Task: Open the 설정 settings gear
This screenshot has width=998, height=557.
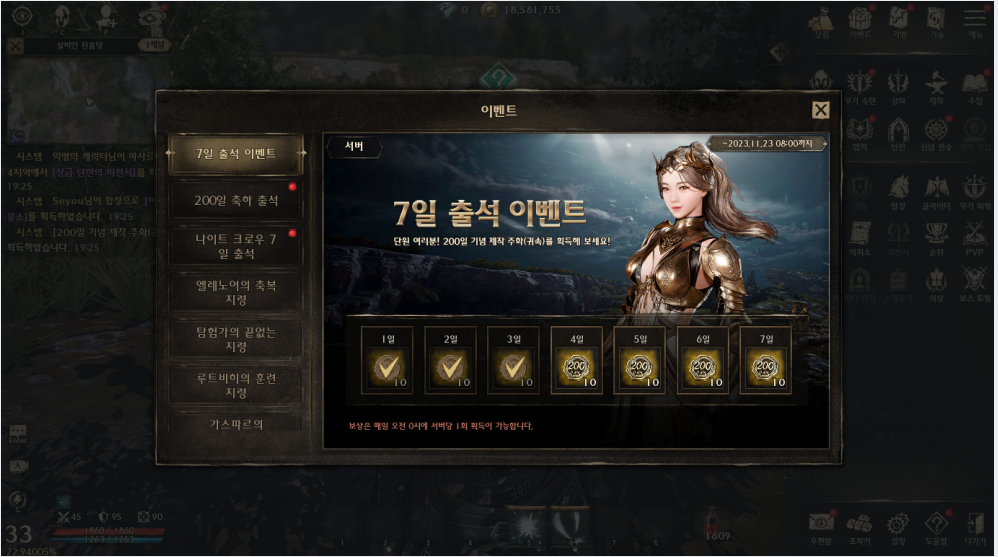Action: pos(897,526)
